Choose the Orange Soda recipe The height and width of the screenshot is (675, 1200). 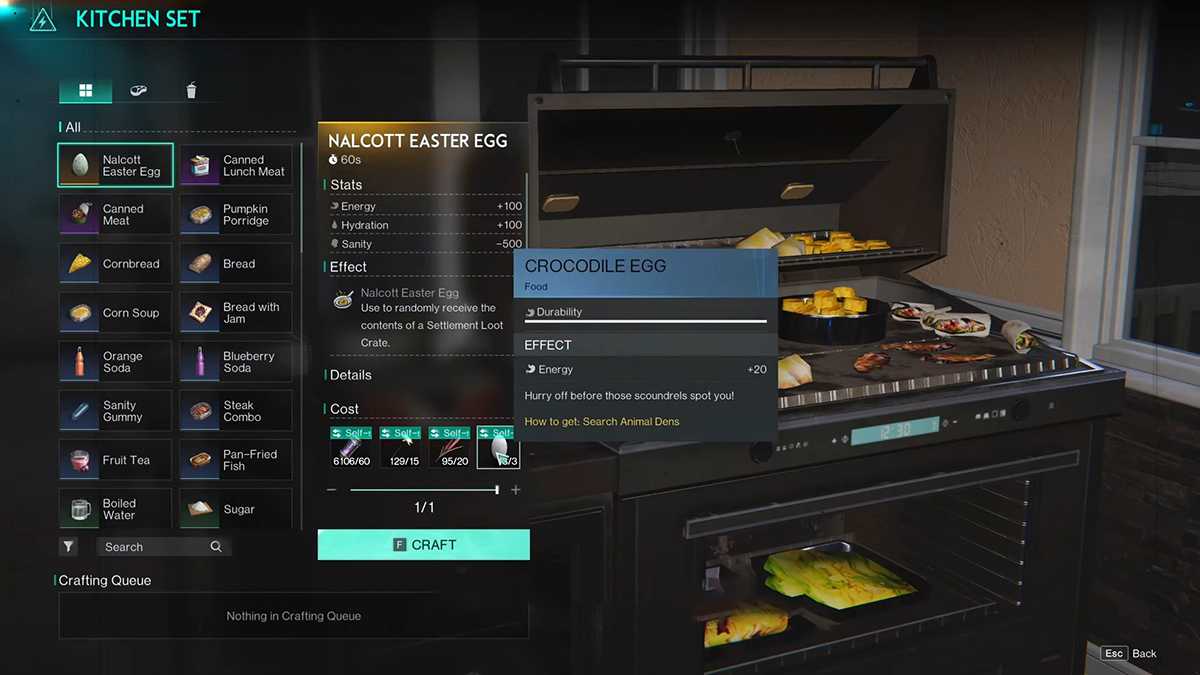(115, 362)
